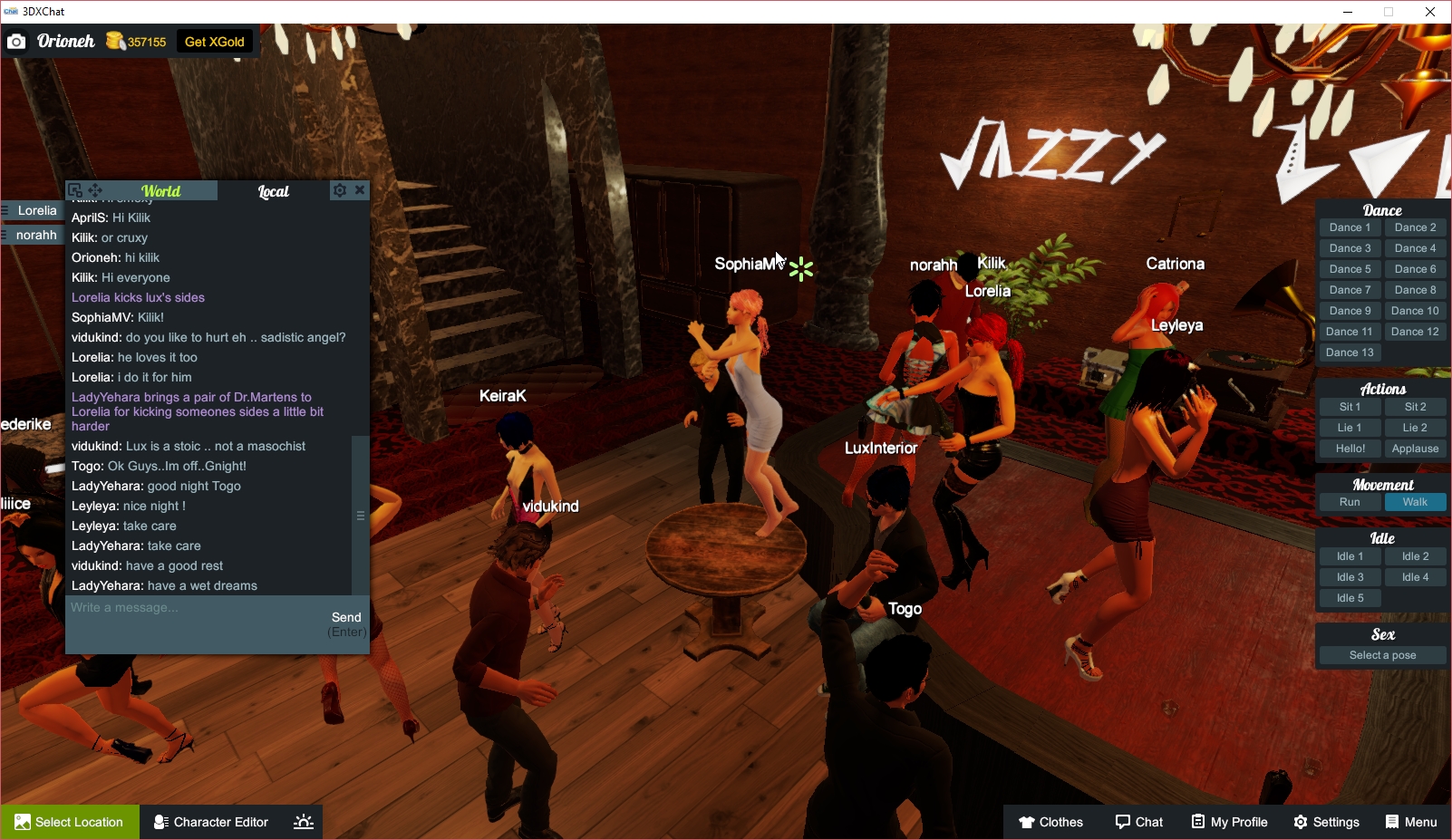
Task: Click the chat resize icon
Action: [x=75, y=189]
